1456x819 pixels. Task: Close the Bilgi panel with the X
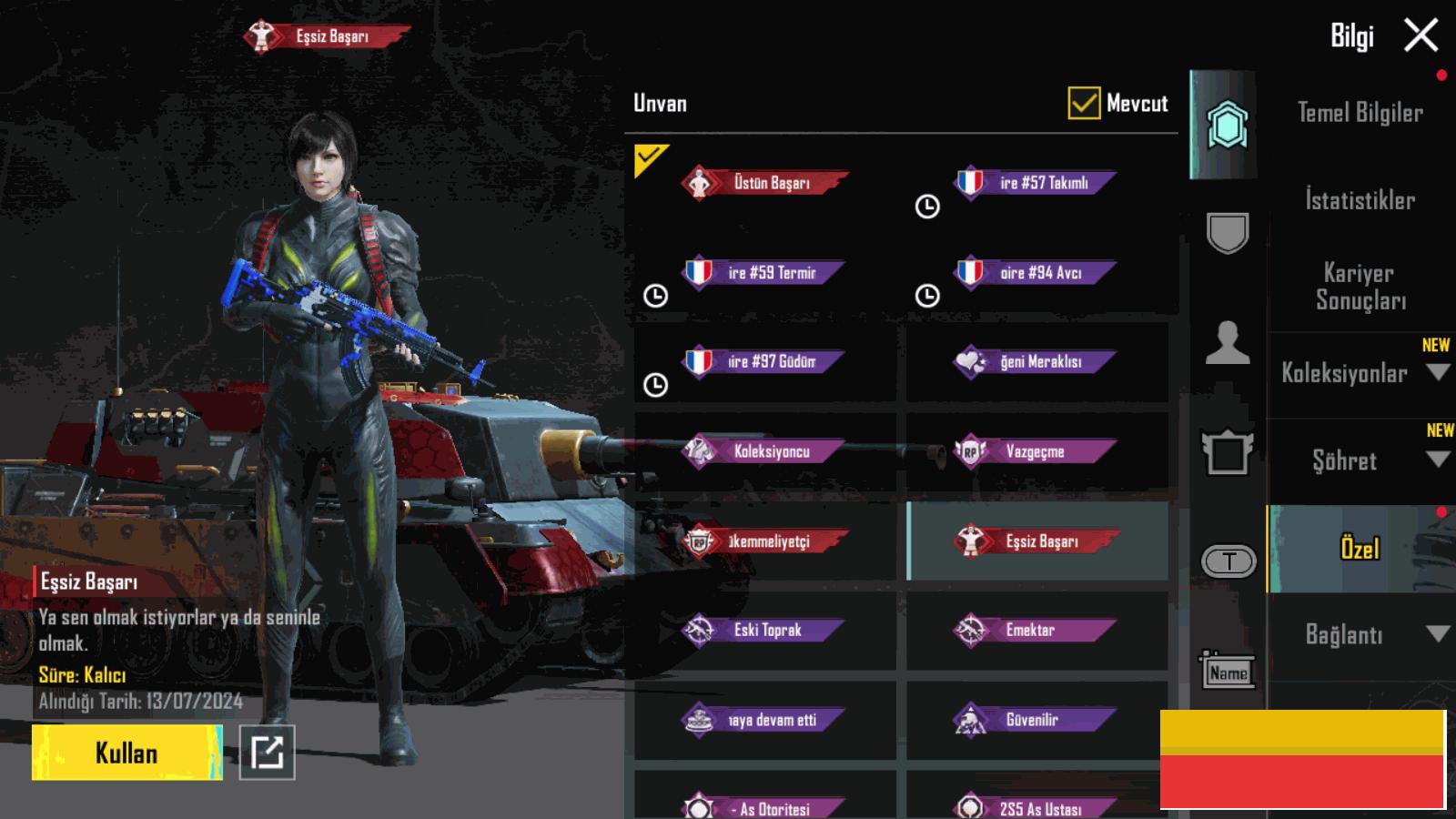[x=1421, y=35]
